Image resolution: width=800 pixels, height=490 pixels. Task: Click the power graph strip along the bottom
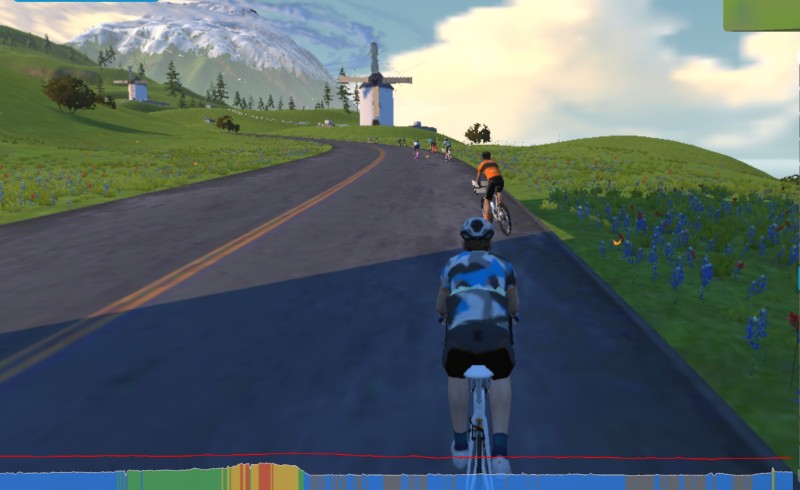(400, 478)
